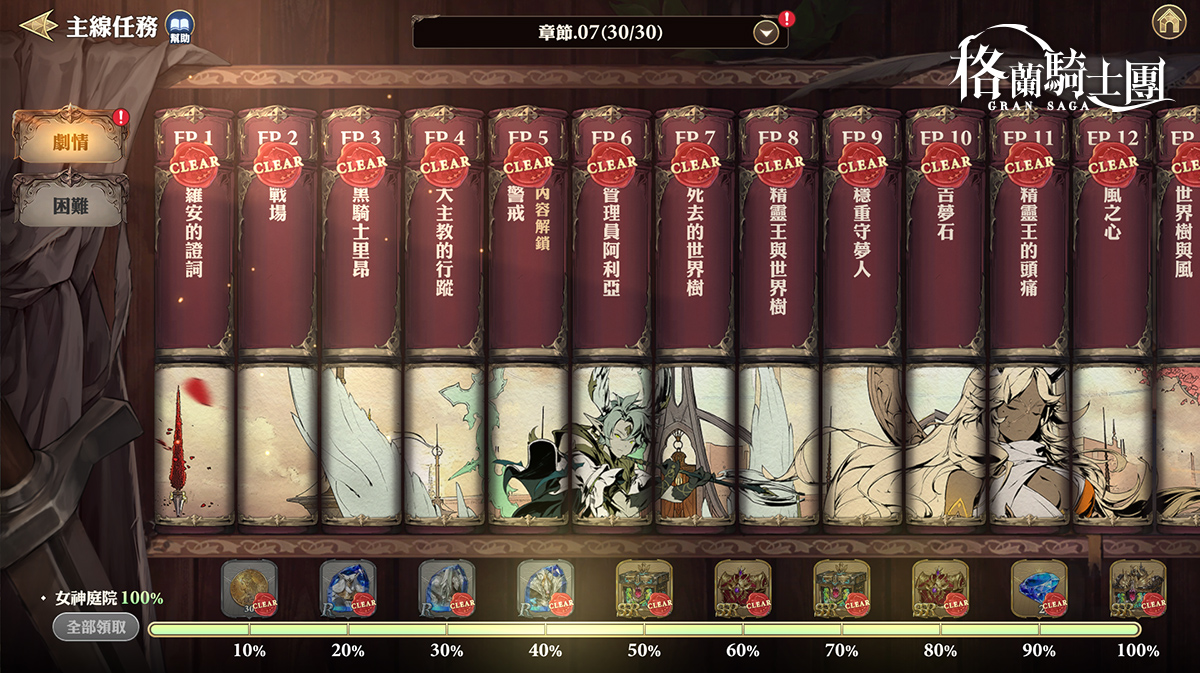Go back using the arrow button

(36, 25)
